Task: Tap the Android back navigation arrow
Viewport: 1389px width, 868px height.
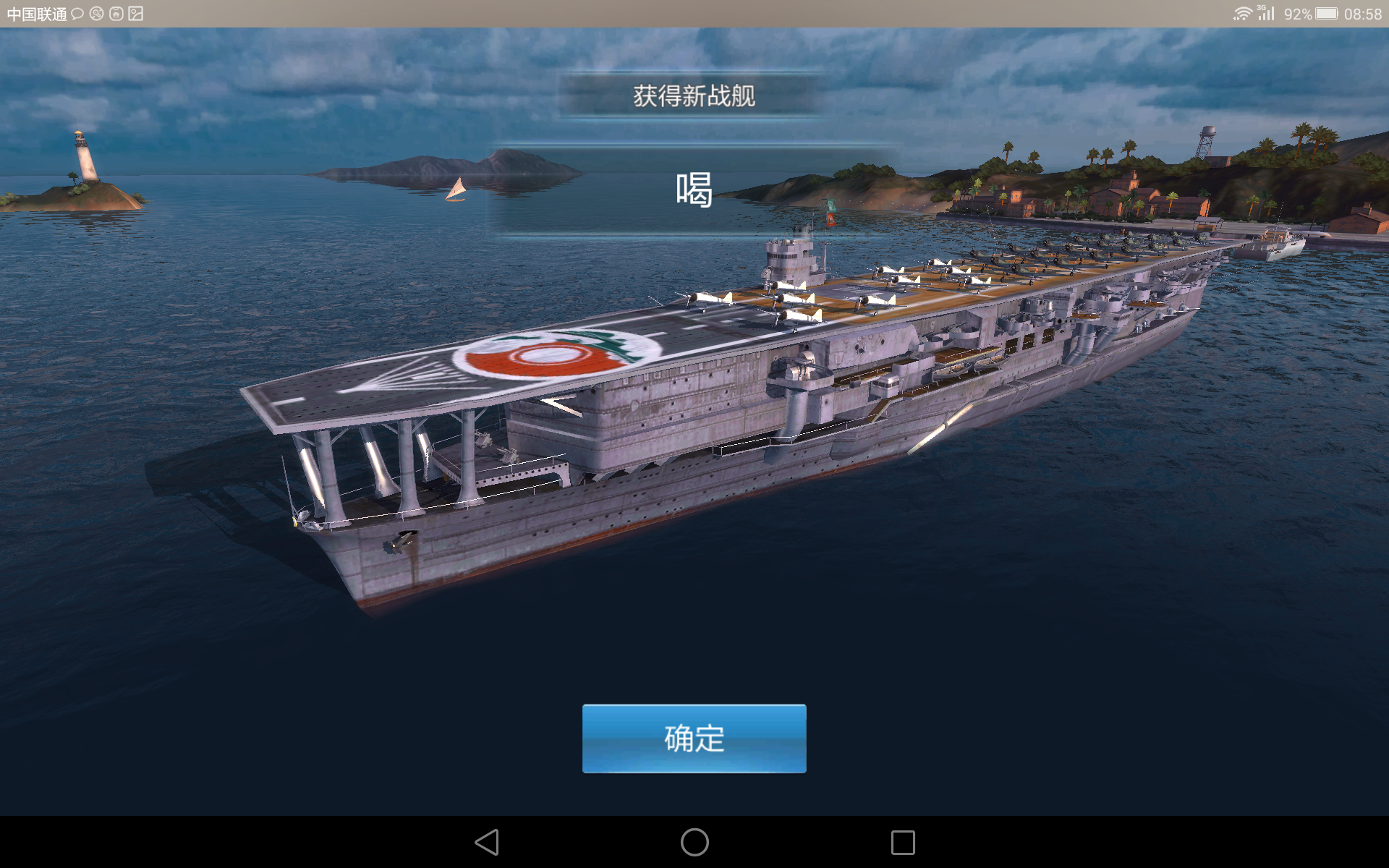Action: point(486,841)
